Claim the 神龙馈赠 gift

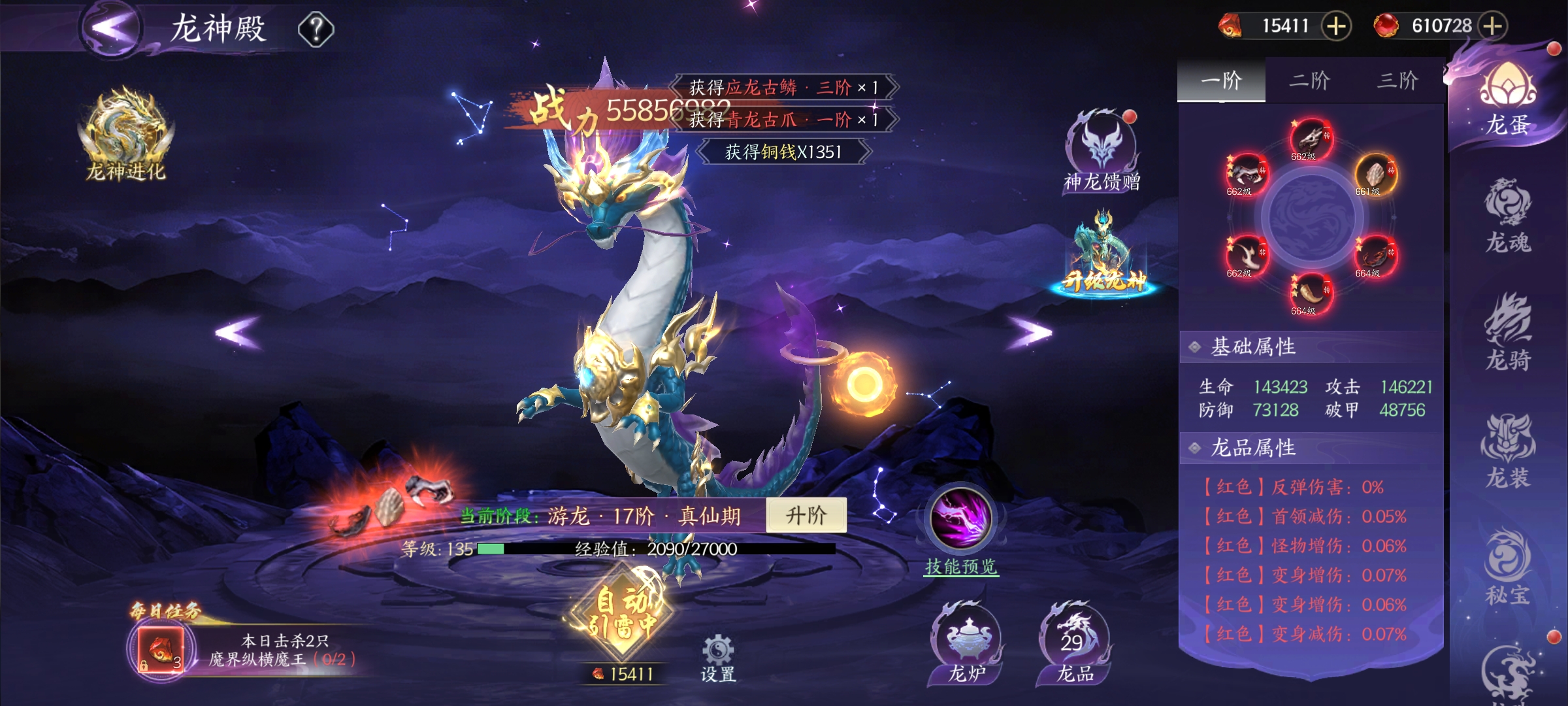1102,152
